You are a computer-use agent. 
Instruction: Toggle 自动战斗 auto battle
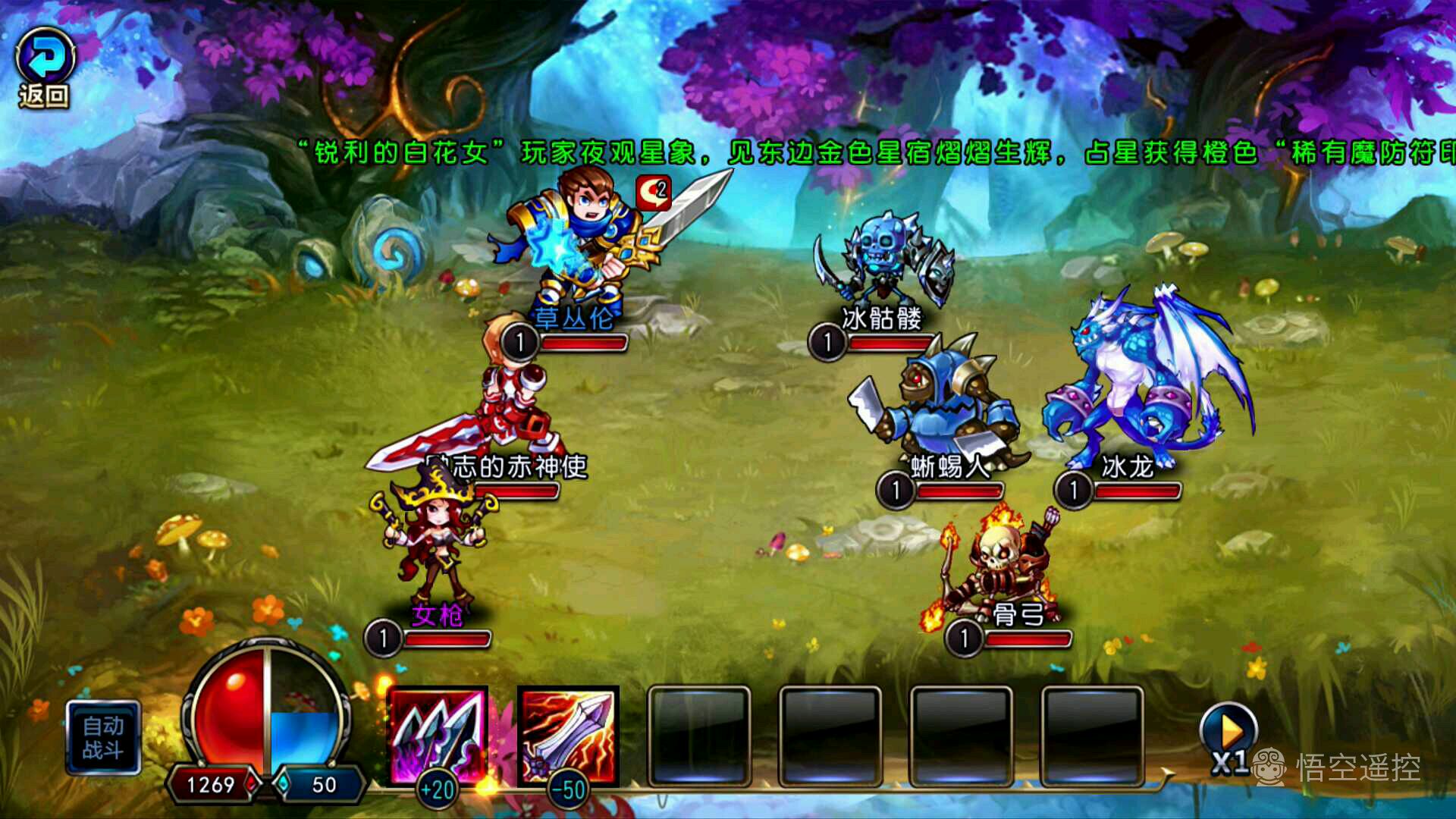(103, 738)
